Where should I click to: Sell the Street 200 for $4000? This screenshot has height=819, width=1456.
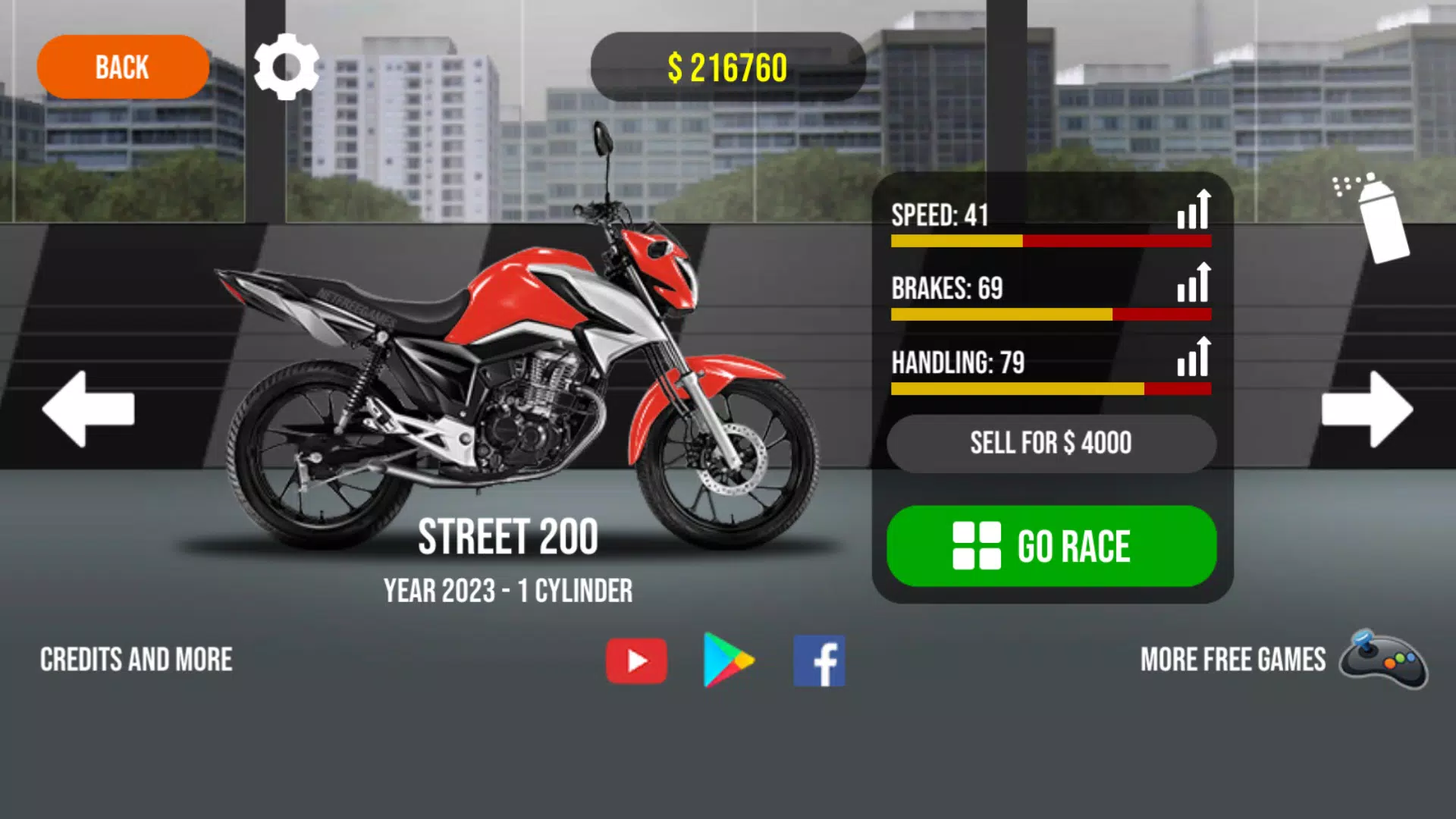[1052, 443]
